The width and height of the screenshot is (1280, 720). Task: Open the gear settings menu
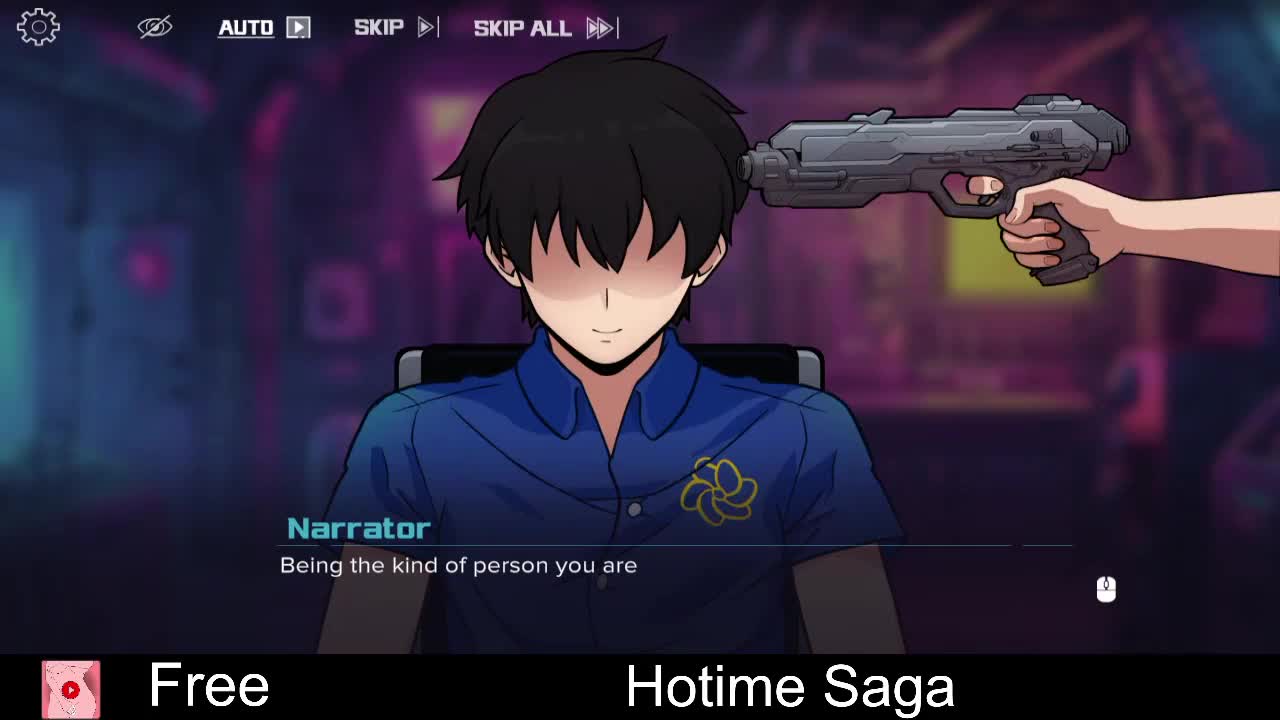click(x=38, y=27)
